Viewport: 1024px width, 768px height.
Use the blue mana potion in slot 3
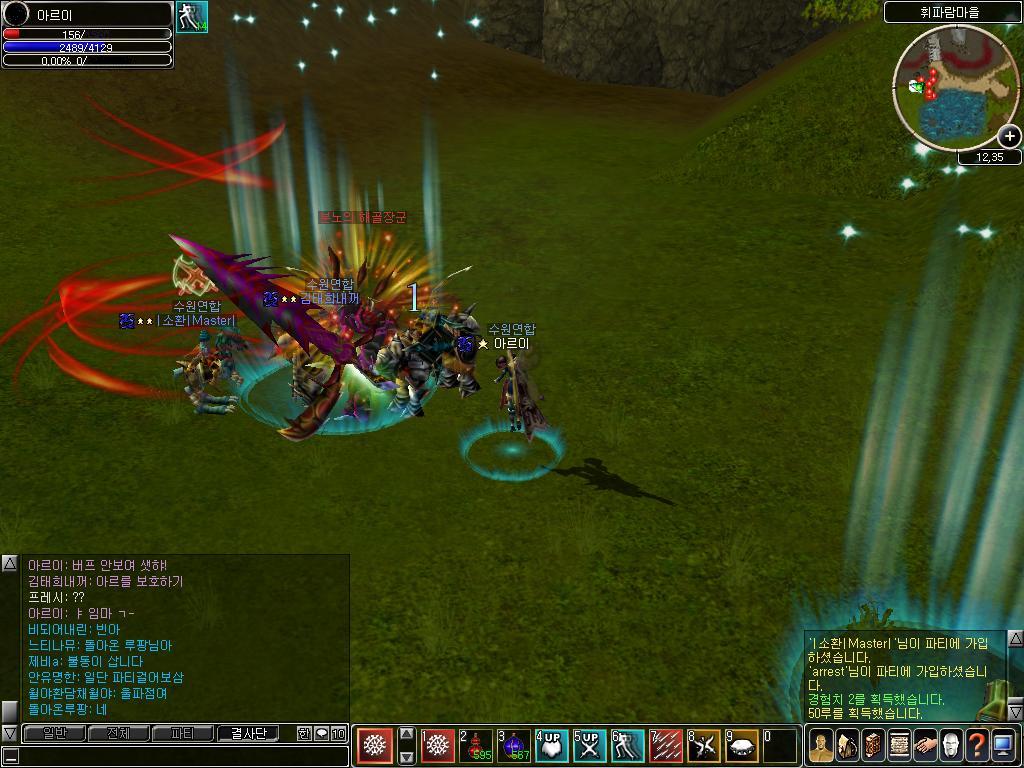[514, 745]
